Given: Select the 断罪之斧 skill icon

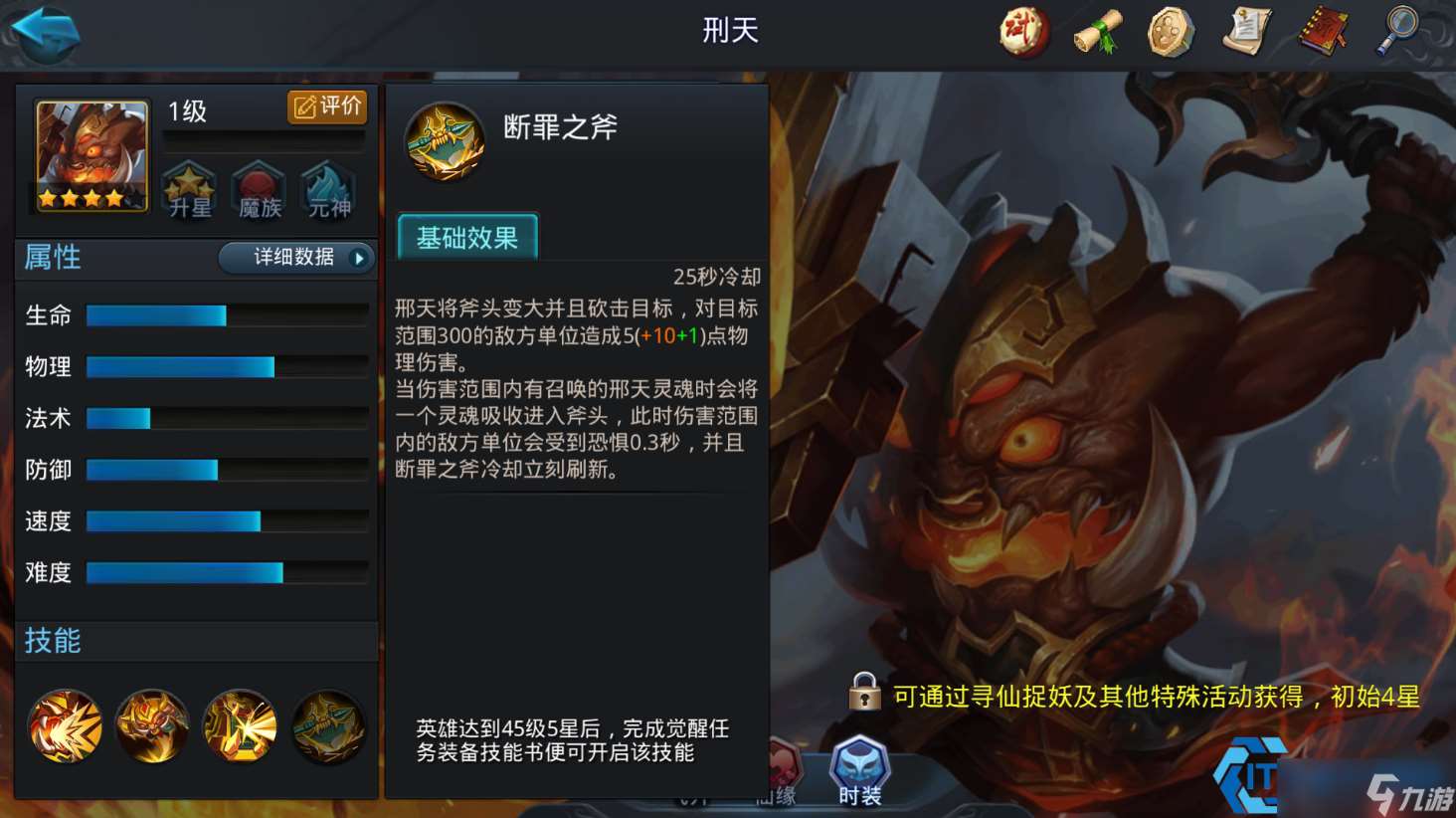Looking at the screenshot, I should [x=445, y=141].
